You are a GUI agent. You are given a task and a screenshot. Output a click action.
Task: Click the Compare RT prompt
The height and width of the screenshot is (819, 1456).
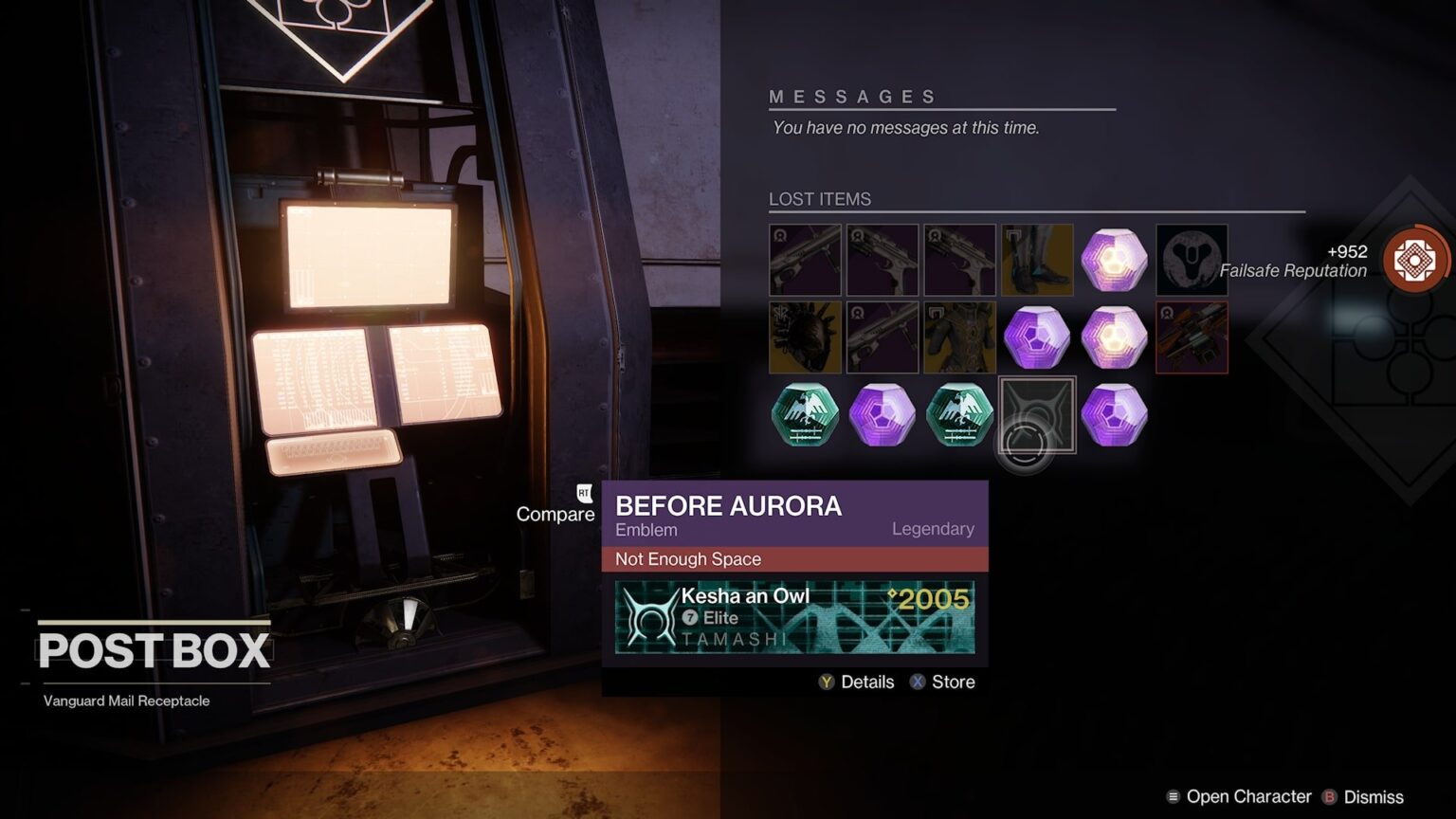point(555,512)
